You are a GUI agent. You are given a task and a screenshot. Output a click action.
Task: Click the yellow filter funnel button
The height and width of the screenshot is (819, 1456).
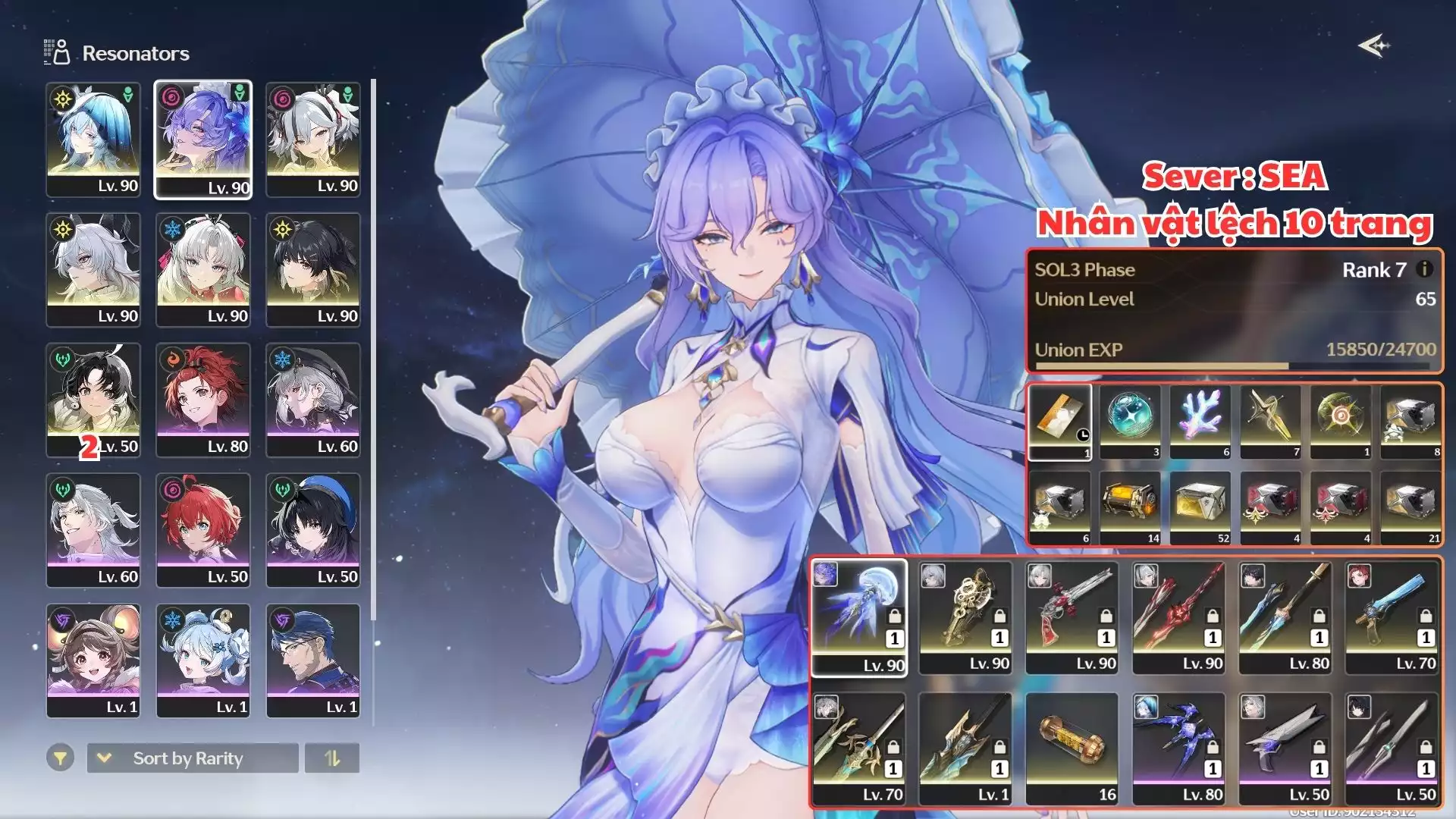tap(60, 758)
